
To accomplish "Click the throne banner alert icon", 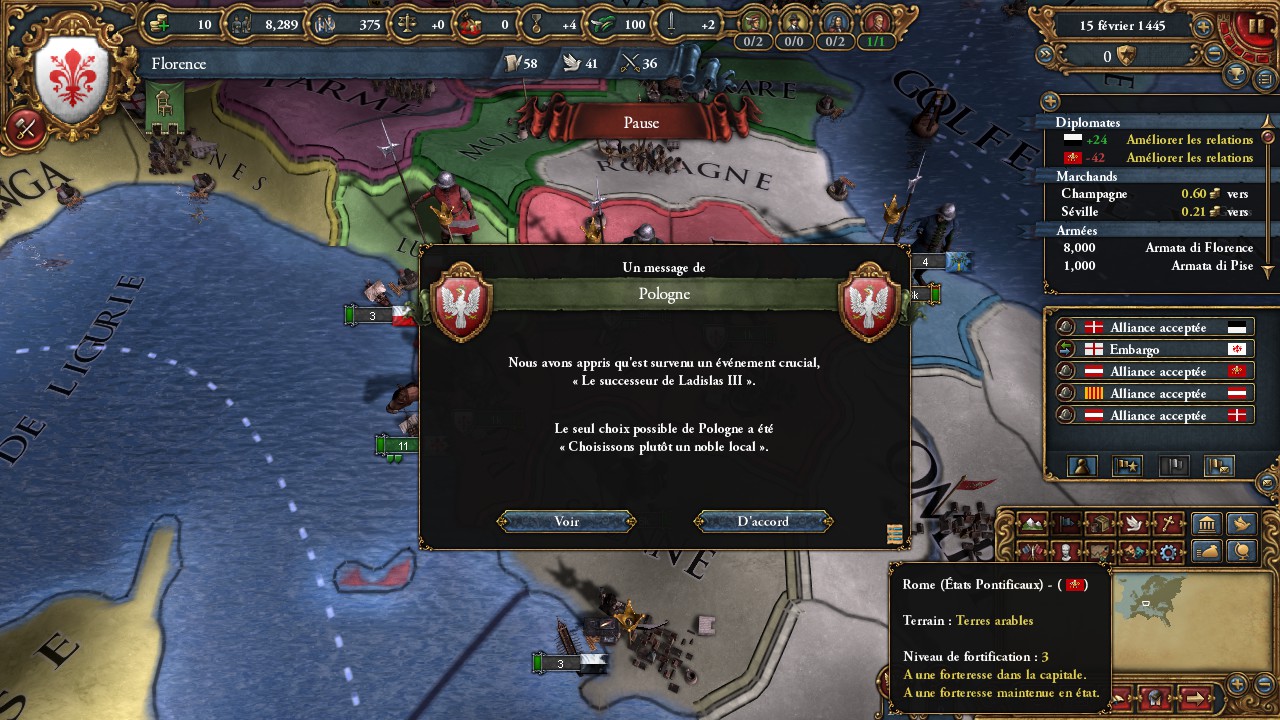I will click(162, 106).
